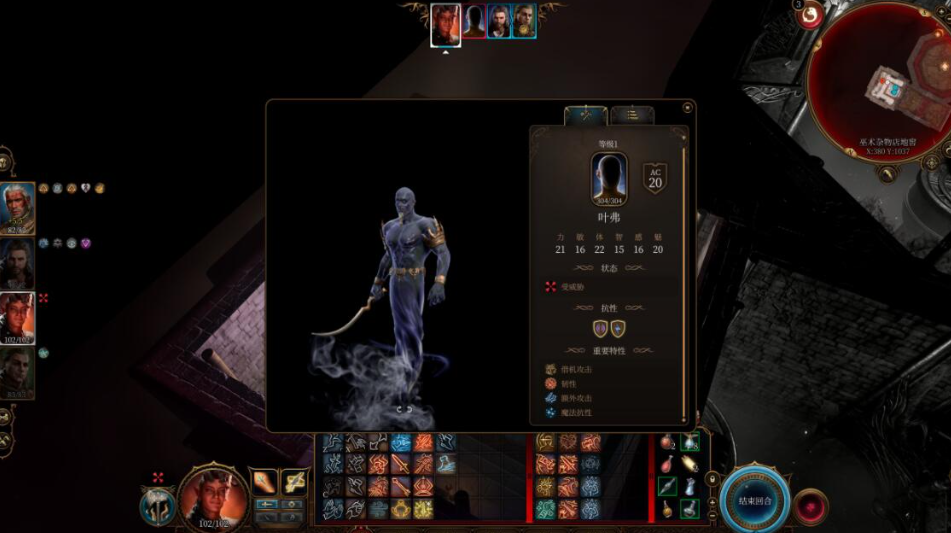The width and height of the screenshot is (951, 533).
Task: Pick the bottom party member portrait
Action: click(17, 372)
